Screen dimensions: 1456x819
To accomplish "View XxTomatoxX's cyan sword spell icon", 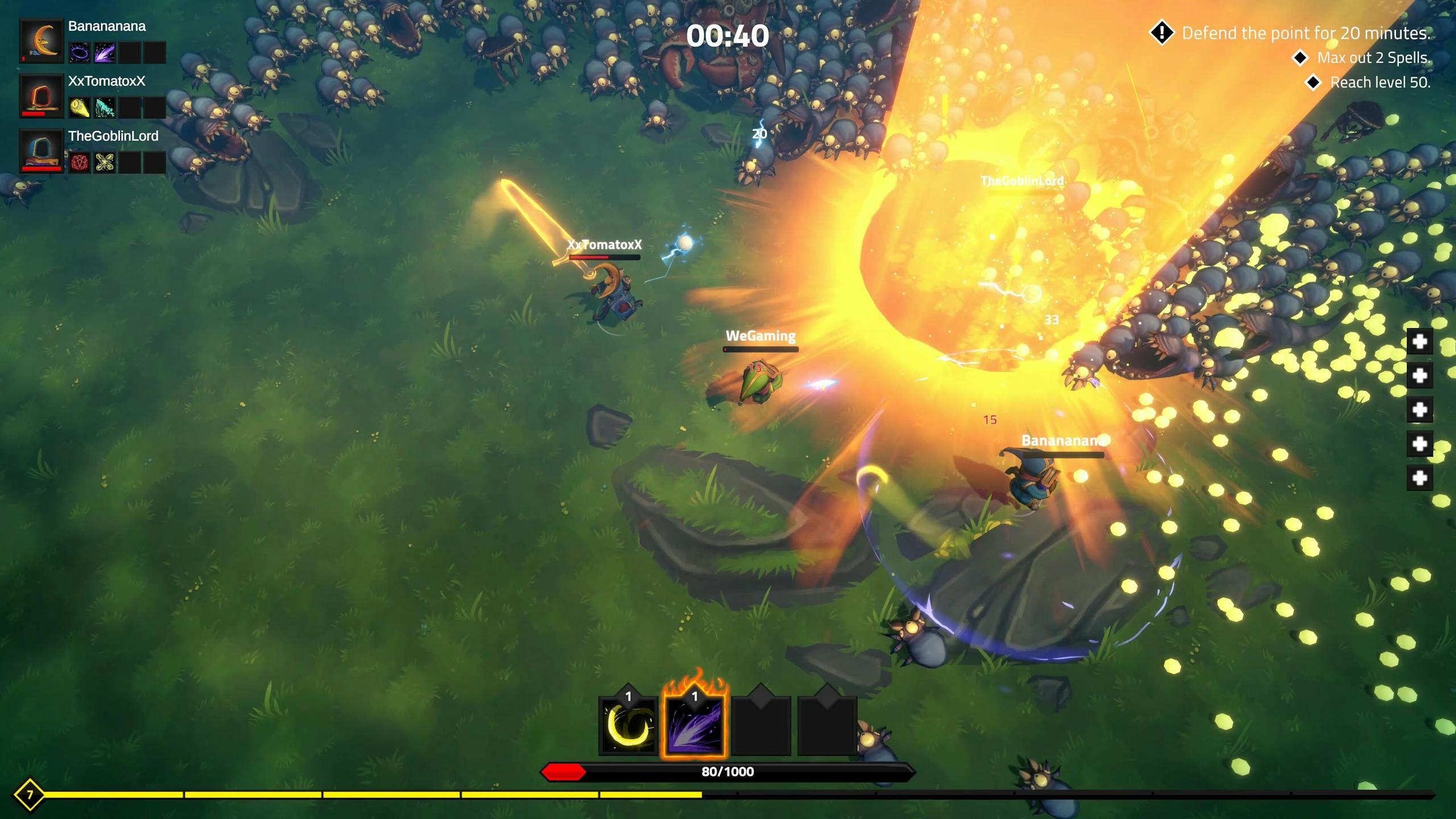I will (105, 107).
